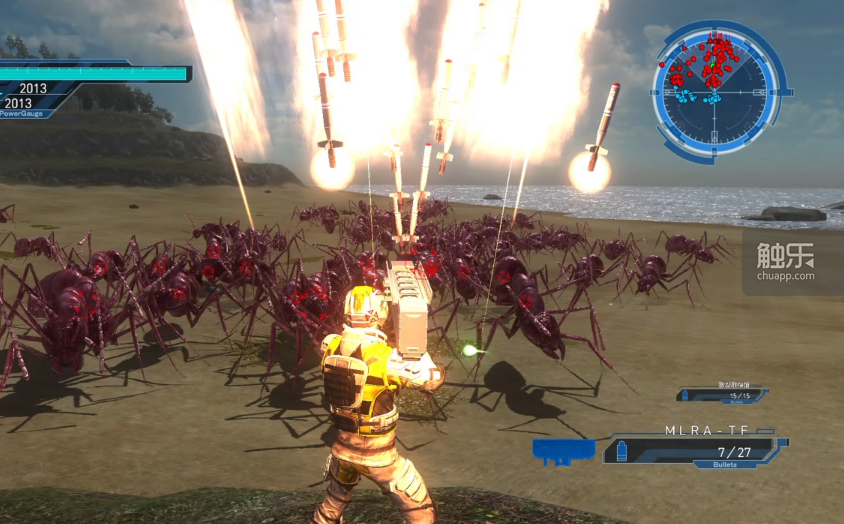Image resolution: width=844 pixels, height=524 pixels.
Task: Click the chuapp.com watermark logo
Action: pyautogui.click(x=785, y=262)
